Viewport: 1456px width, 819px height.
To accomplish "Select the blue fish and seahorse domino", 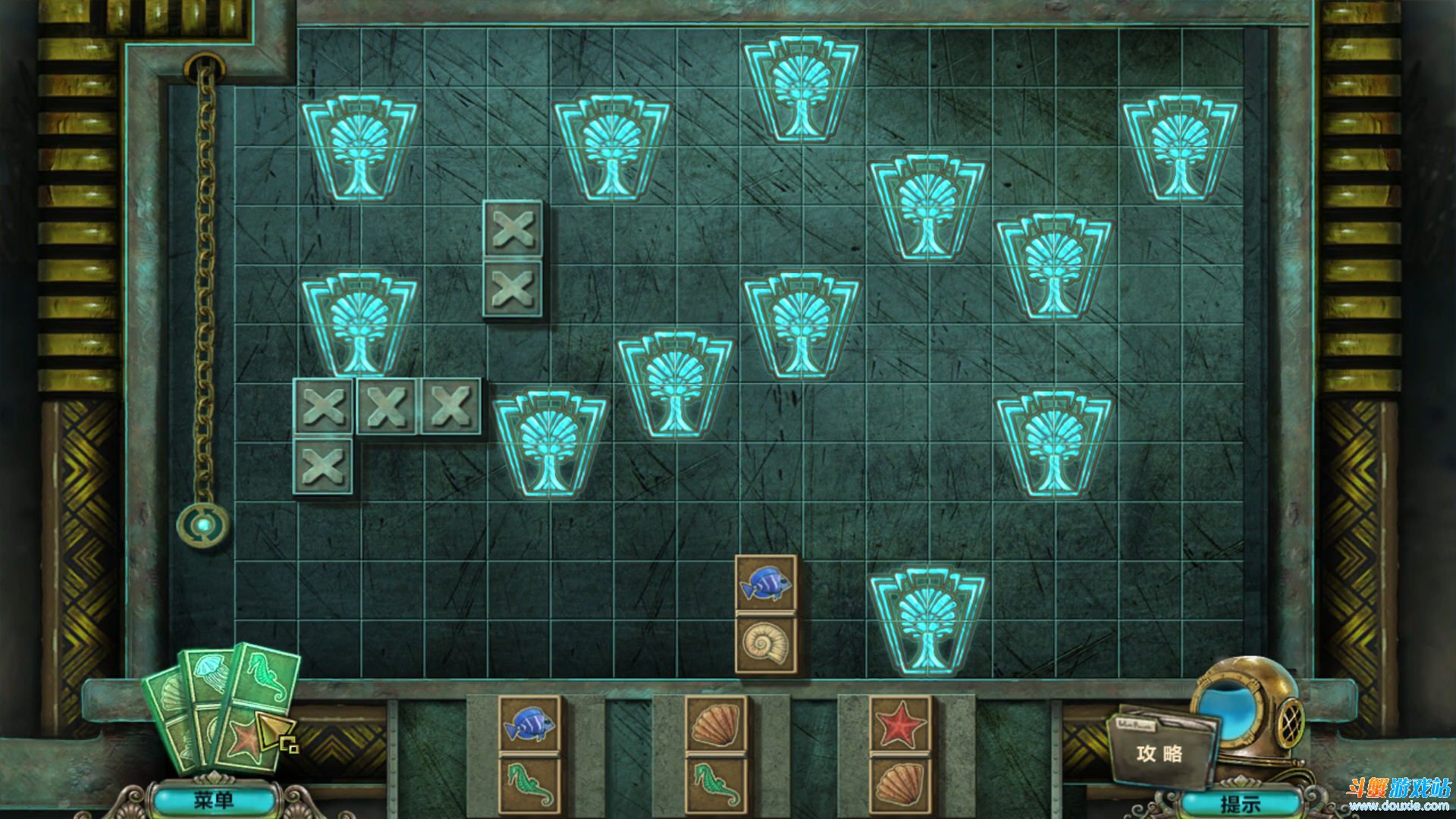I will click(529, 755).
